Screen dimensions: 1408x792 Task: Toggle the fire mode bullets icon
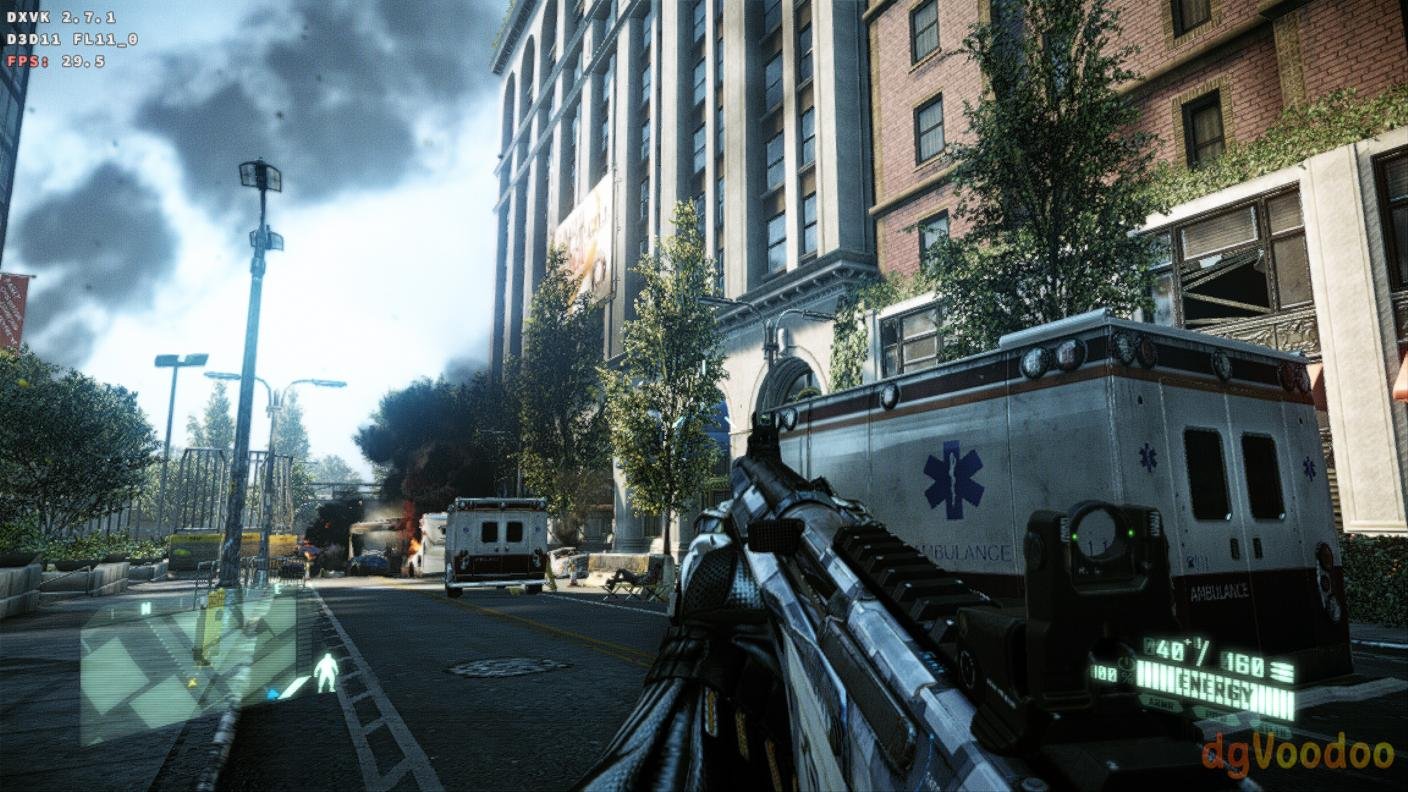(1280, 671)
